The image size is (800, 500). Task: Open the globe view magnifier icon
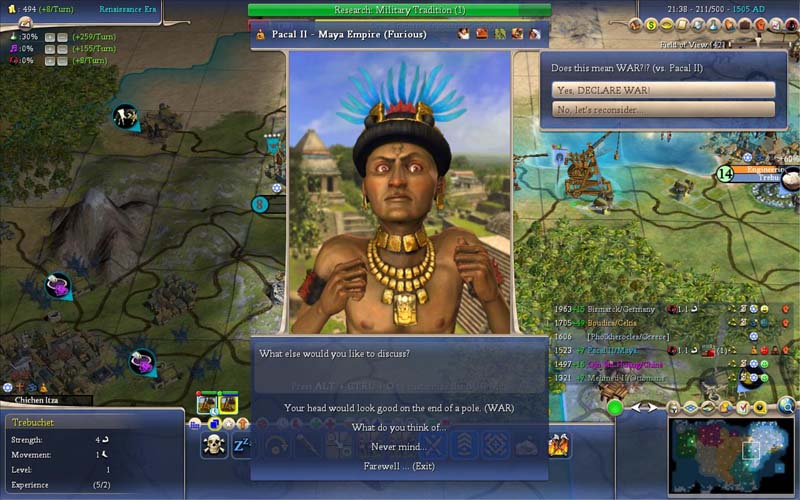tap(787, 406)
